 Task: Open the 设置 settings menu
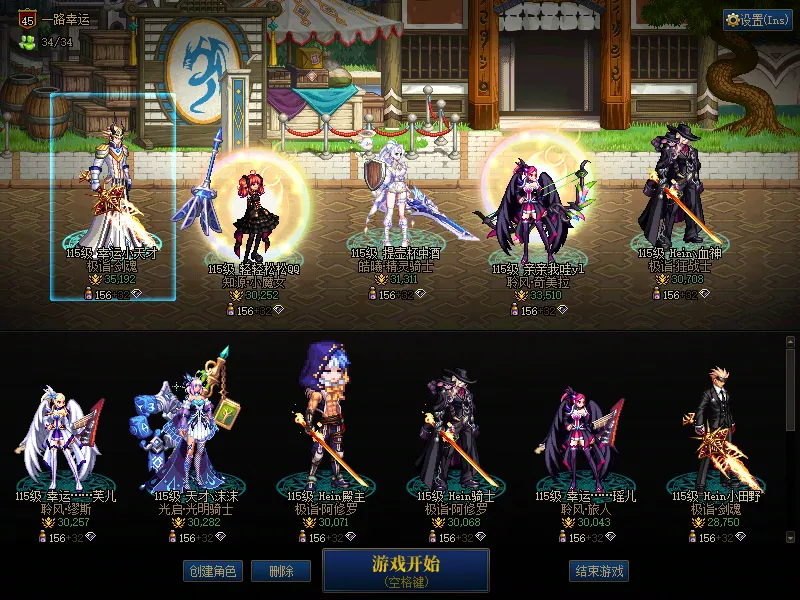(758, 20)
